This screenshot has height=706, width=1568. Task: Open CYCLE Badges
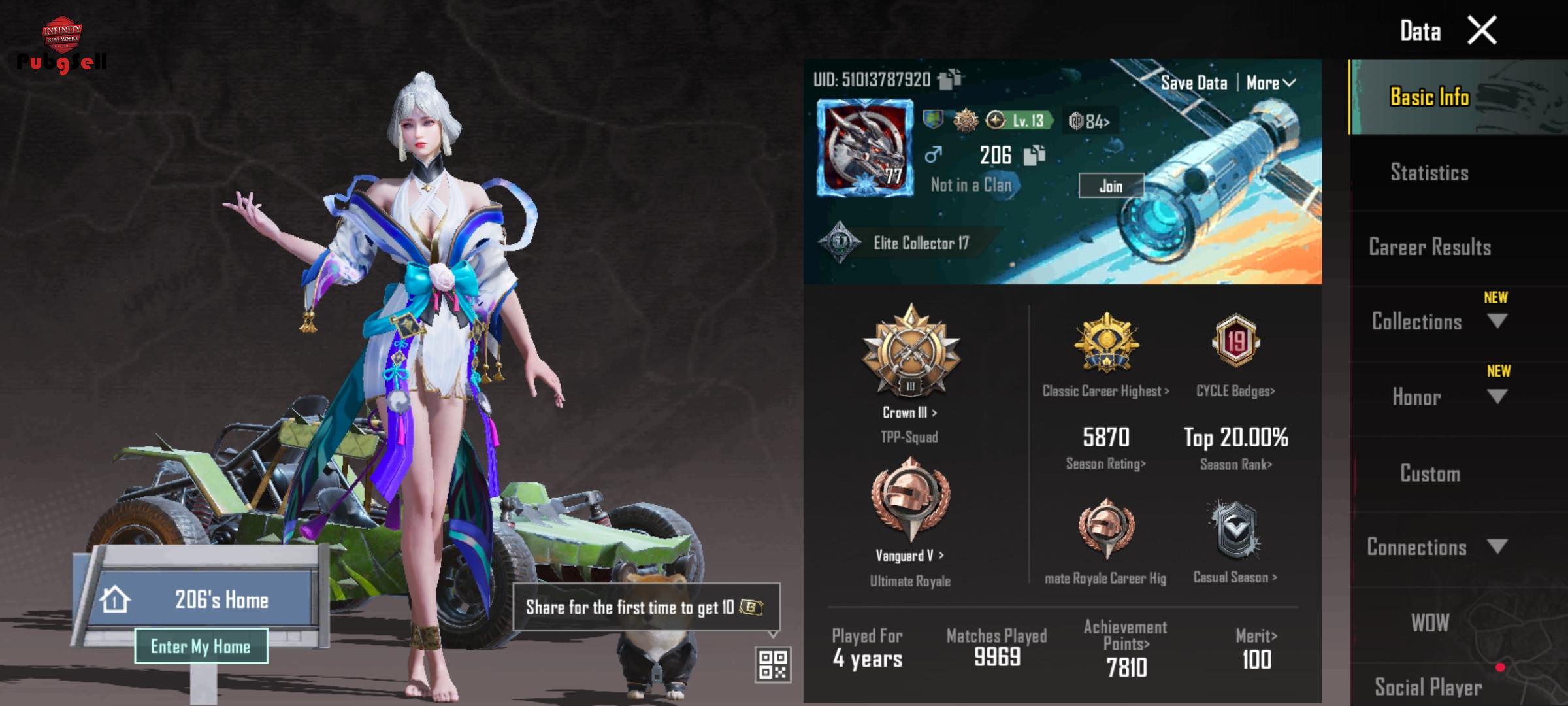click(x=1235, y=391)
